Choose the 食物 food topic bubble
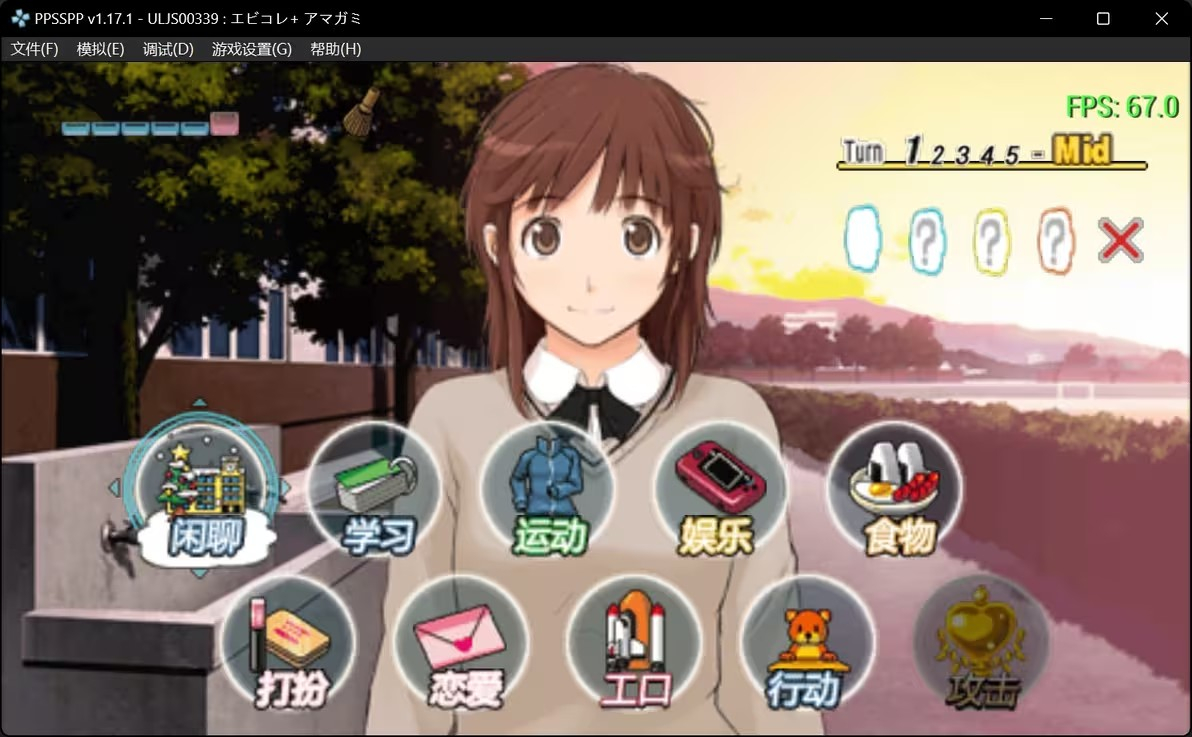This screenshot has width=1192, height=737. [895, 490]
